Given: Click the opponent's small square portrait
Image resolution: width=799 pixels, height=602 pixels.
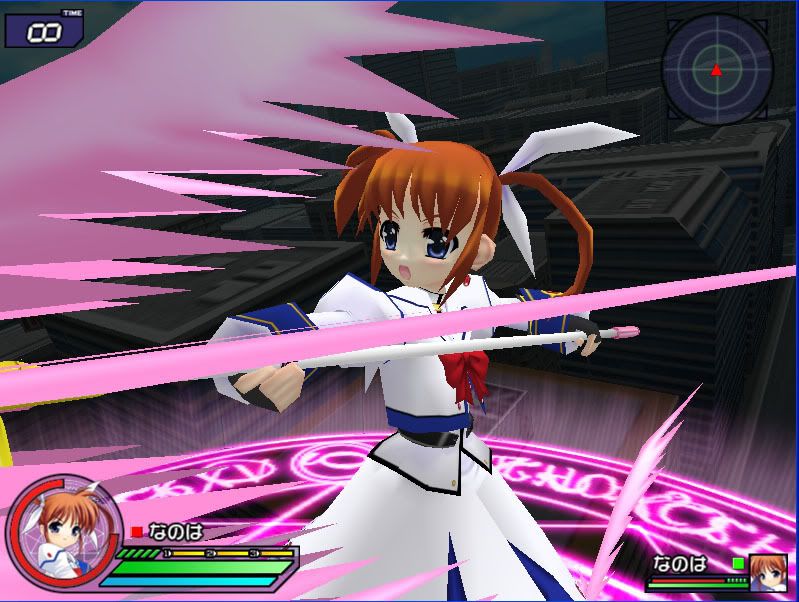Looking at the screenshot, I should point(769,571).
